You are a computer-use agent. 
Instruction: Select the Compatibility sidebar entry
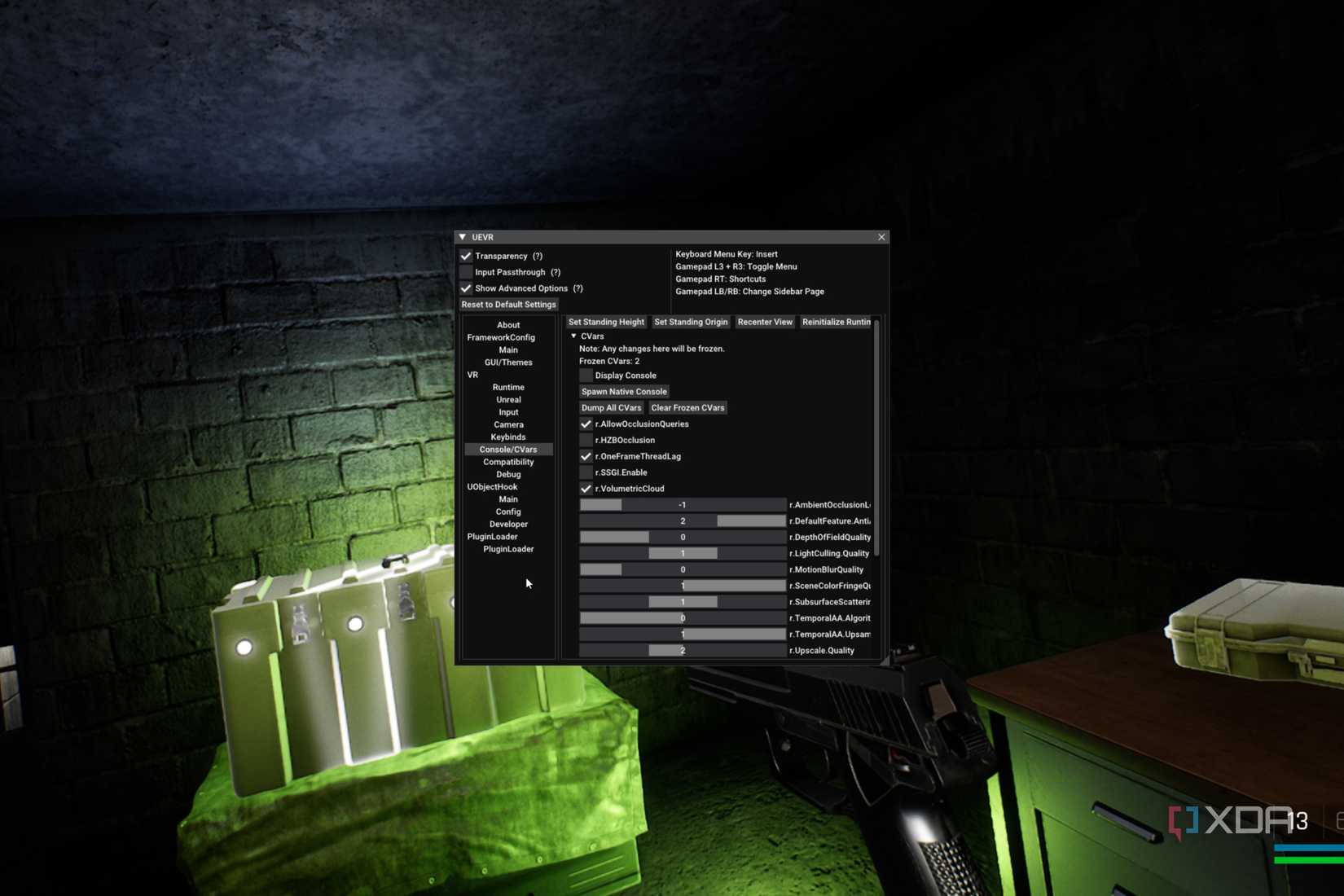pyautogui.click(x=507, y=462)
